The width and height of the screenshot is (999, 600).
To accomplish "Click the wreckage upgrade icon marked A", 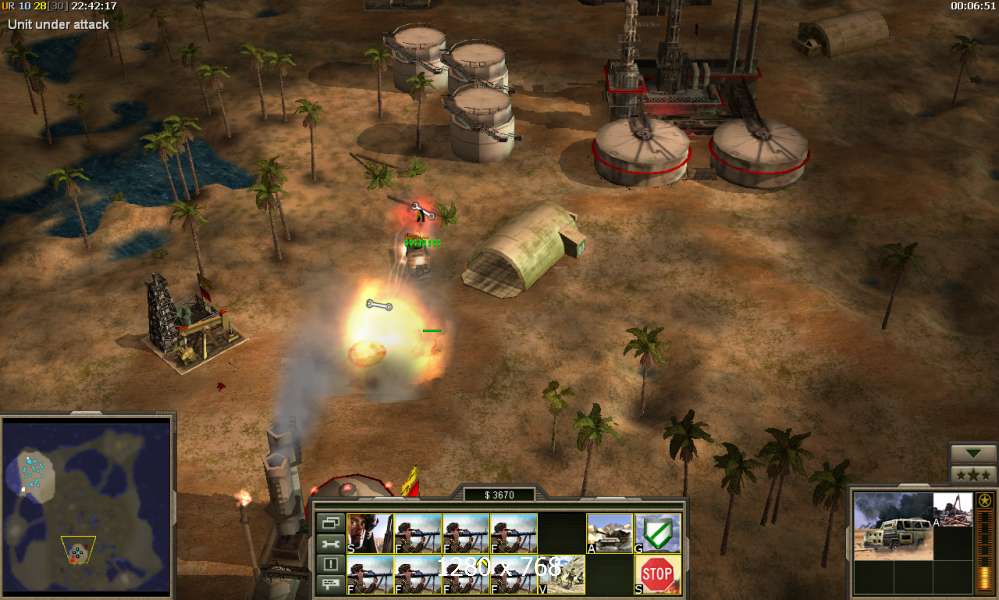I will pos(952,509).
